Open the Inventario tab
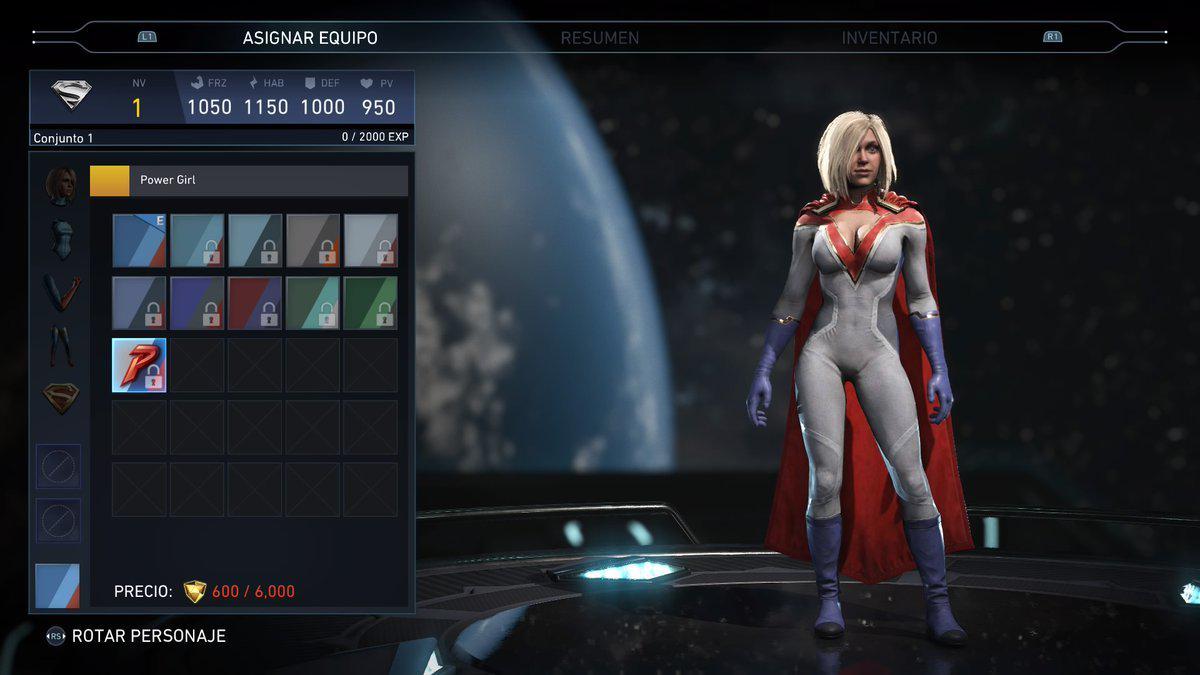Viewport: 1200px width, 675px height. (889, 38)
